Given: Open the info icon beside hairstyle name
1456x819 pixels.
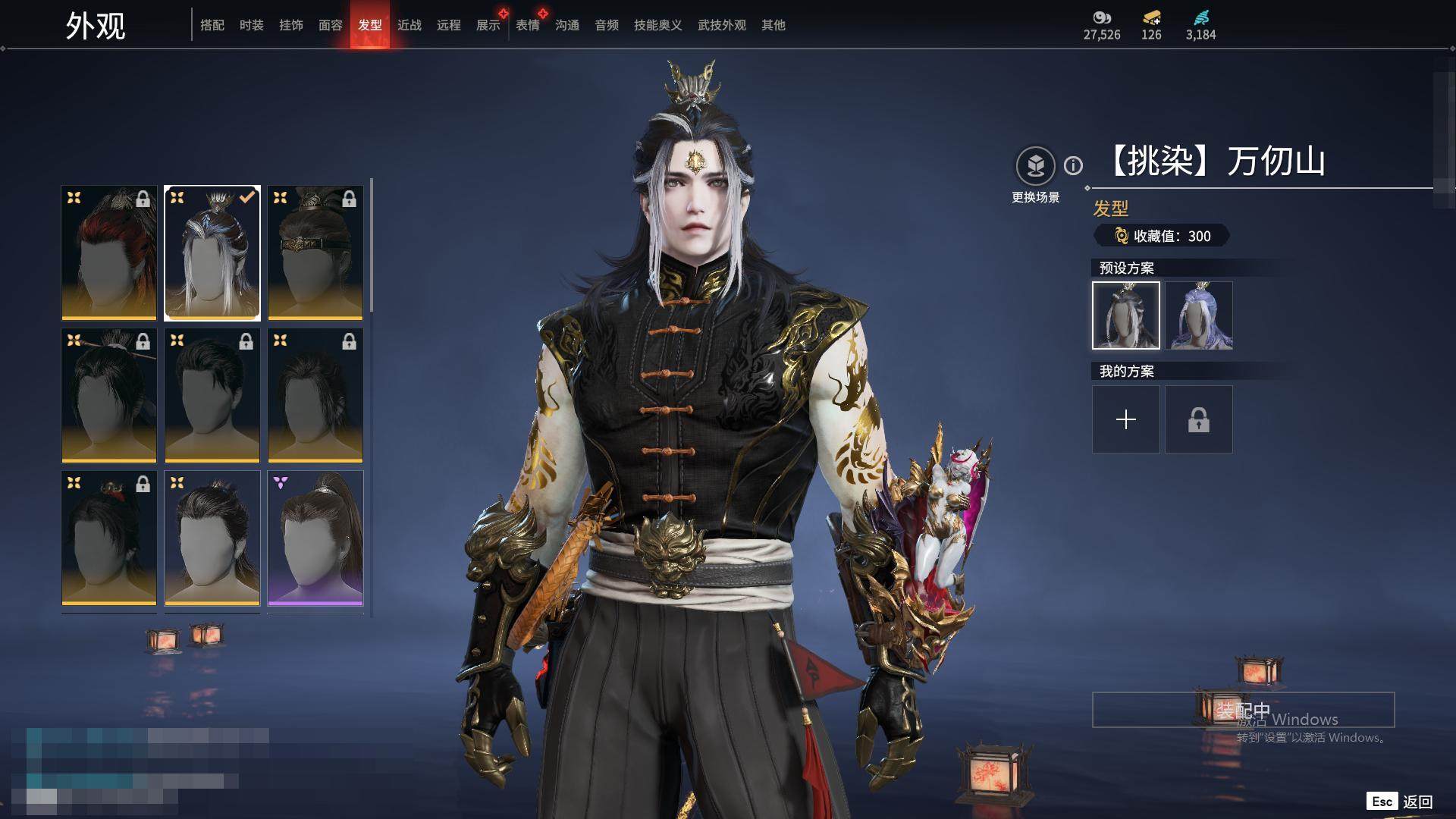Looking at the screenshot, I should tap(1073, 165).
